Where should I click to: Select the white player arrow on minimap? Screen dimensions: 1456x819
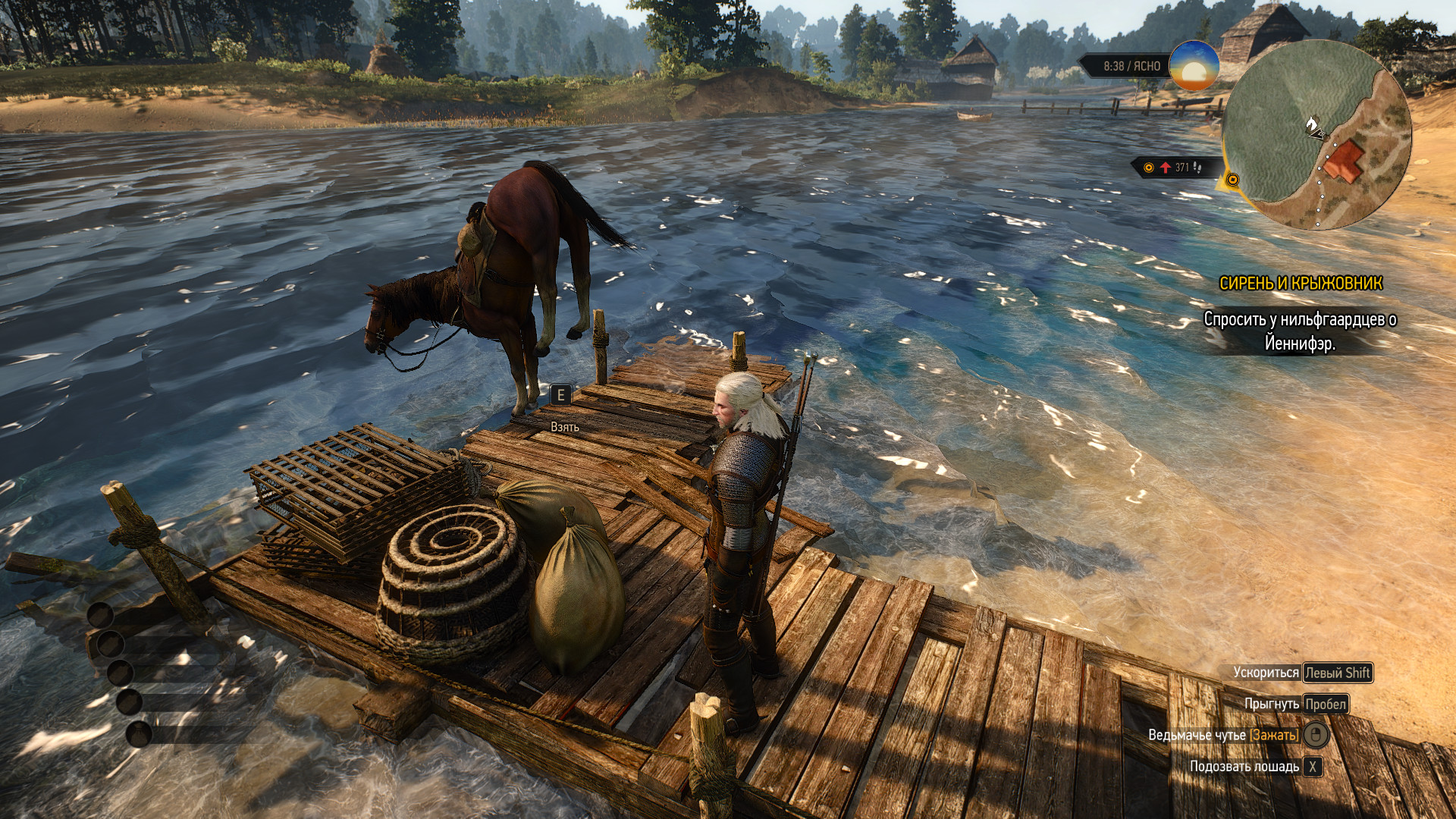(1313, 125)
